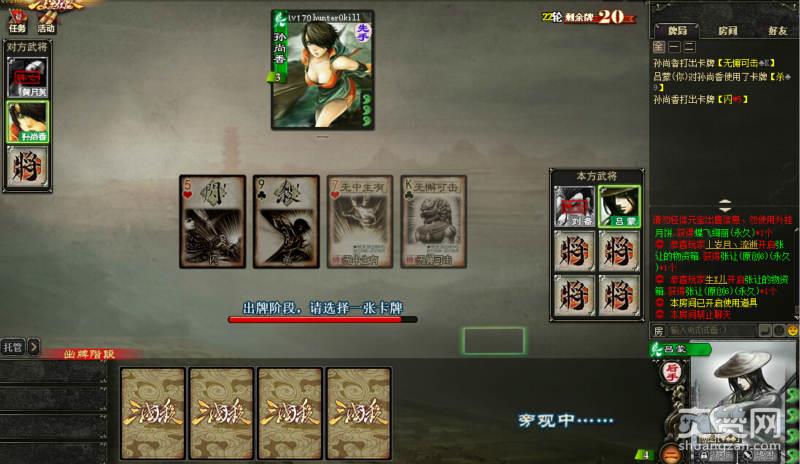Switch to the 房间 tab
The height and width of the screenshot is (464, 800).
tap(727, 31)
